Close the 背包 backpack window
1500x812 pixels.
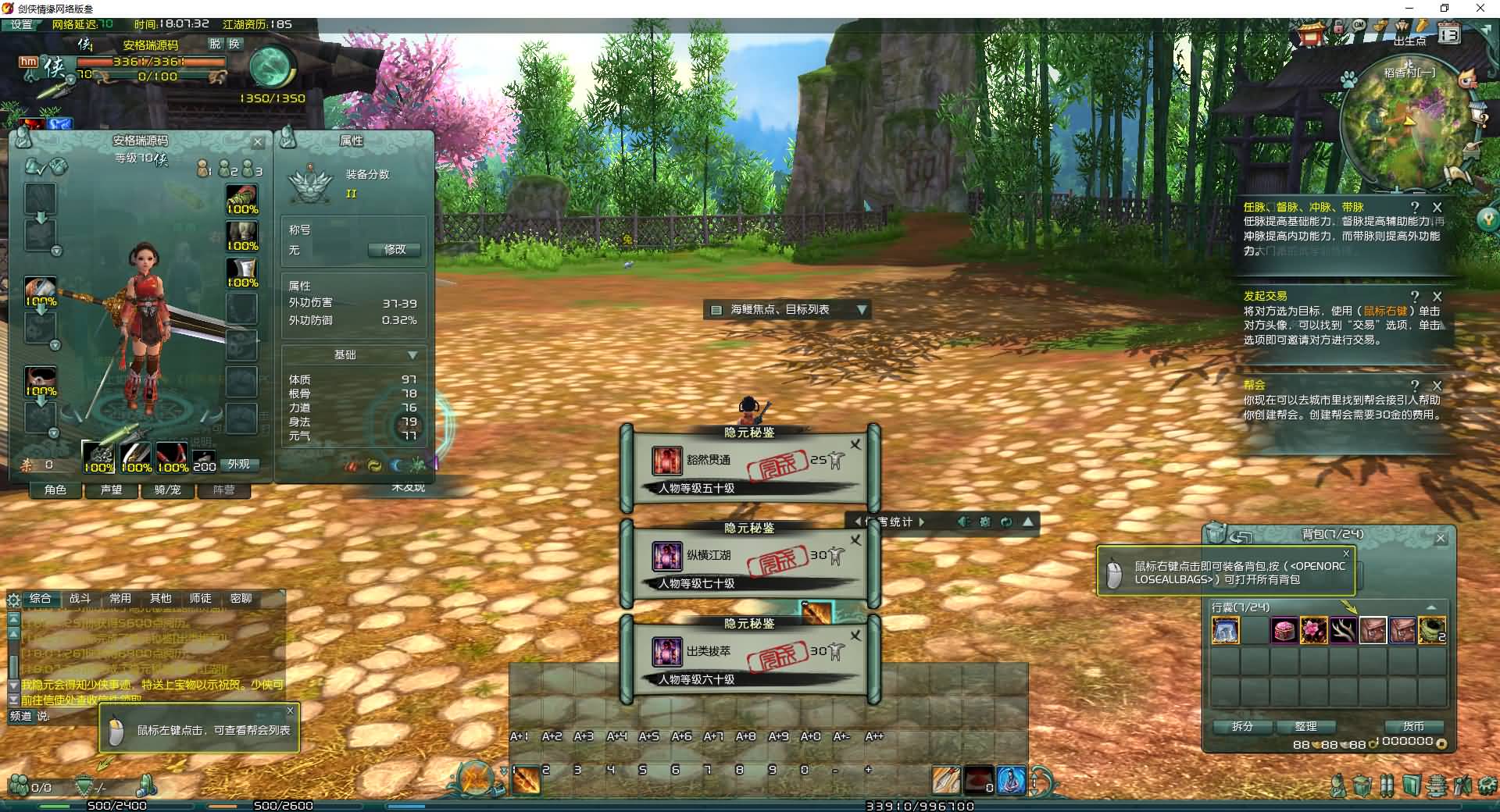point(1441,539)
